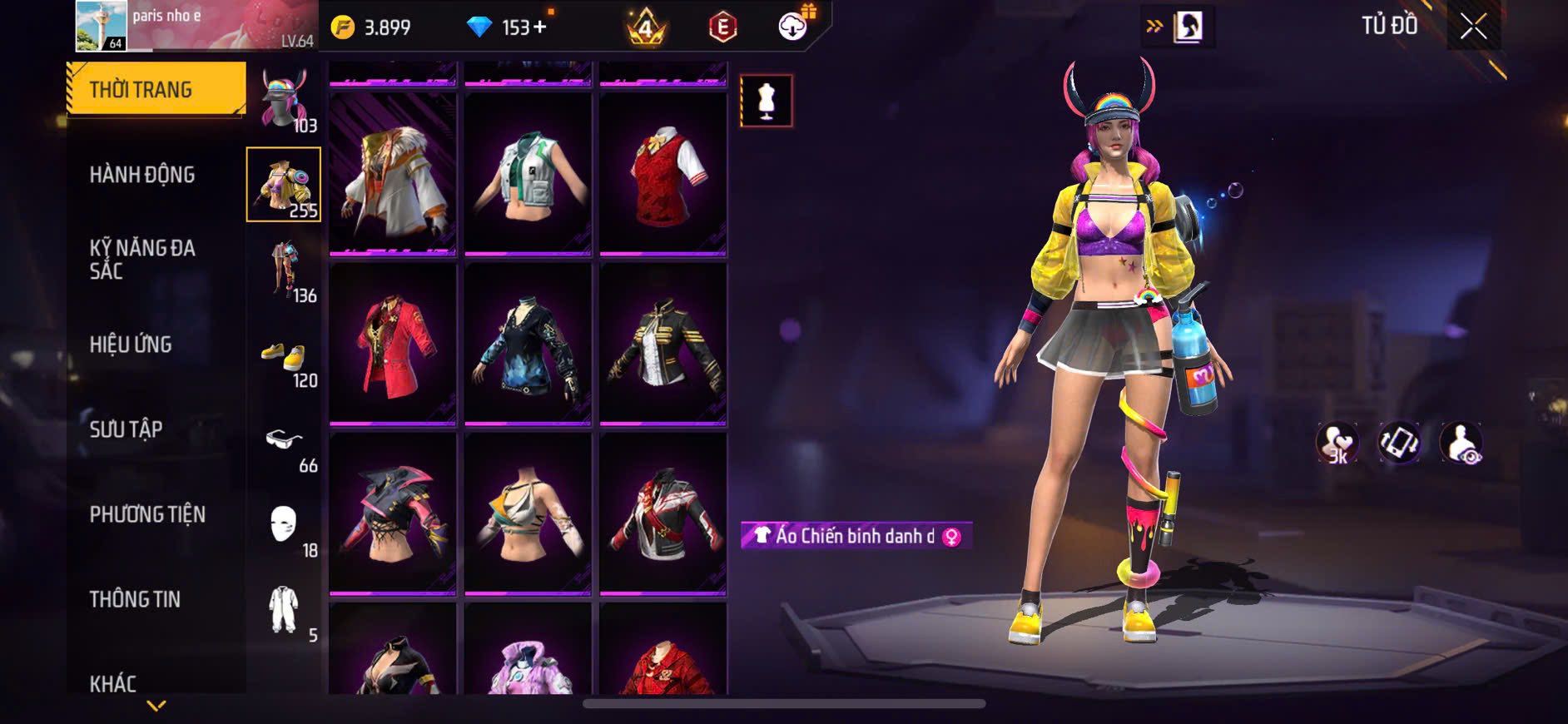Select the head accessories category icon
Viewport: 1568px width, 724px height.
coord(283,100)
